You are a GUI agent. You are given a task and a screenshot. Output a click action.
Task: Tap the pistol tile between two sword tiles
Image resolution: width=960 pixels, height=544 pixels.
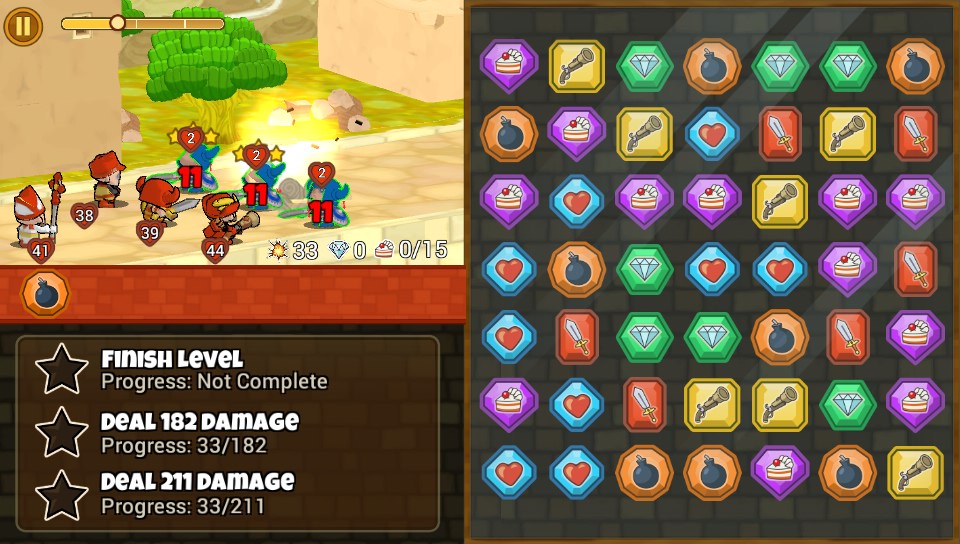coord(848,134)
